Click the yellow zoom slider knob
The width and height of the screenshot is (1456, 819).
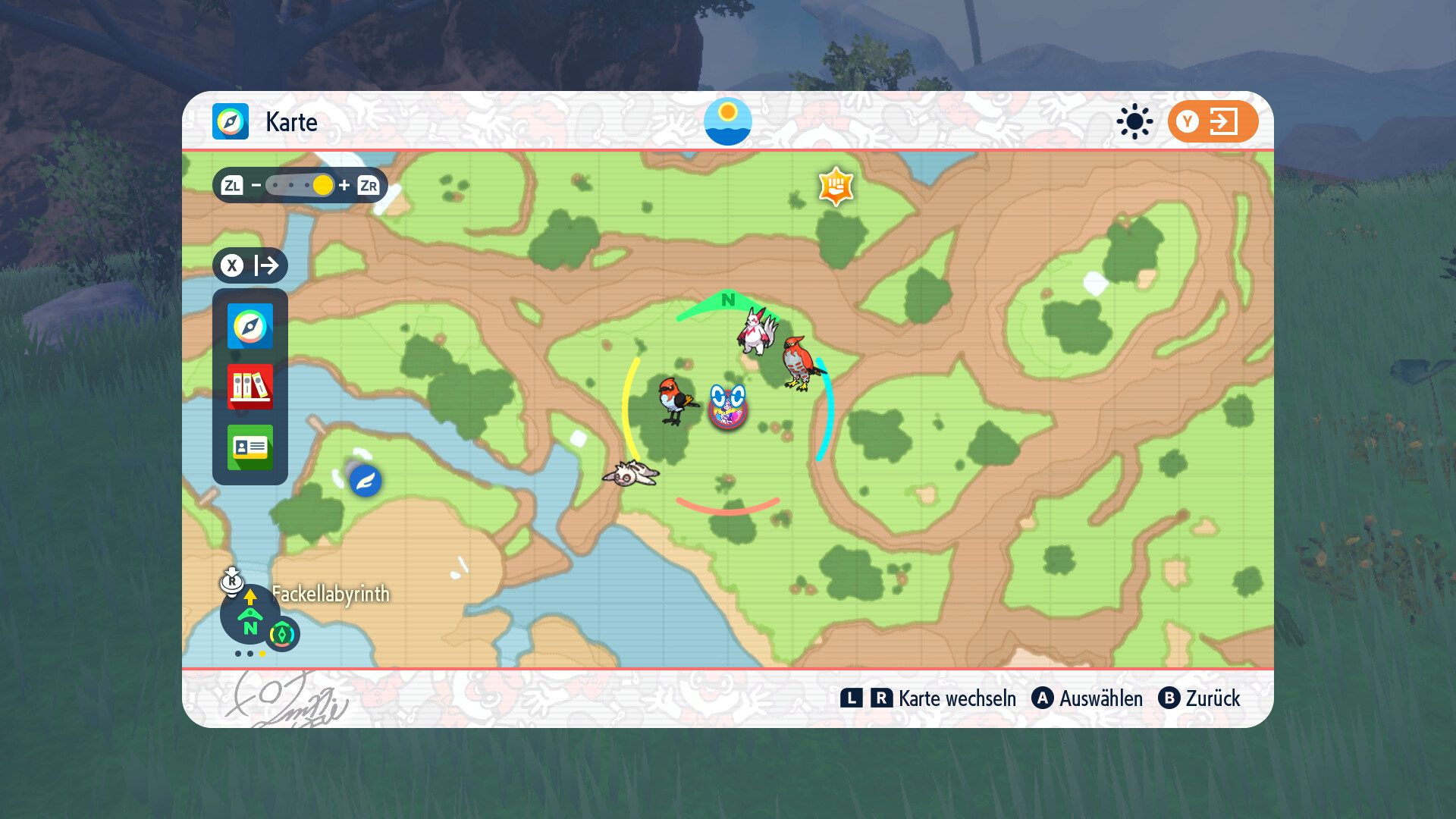[x=323, y=186]
